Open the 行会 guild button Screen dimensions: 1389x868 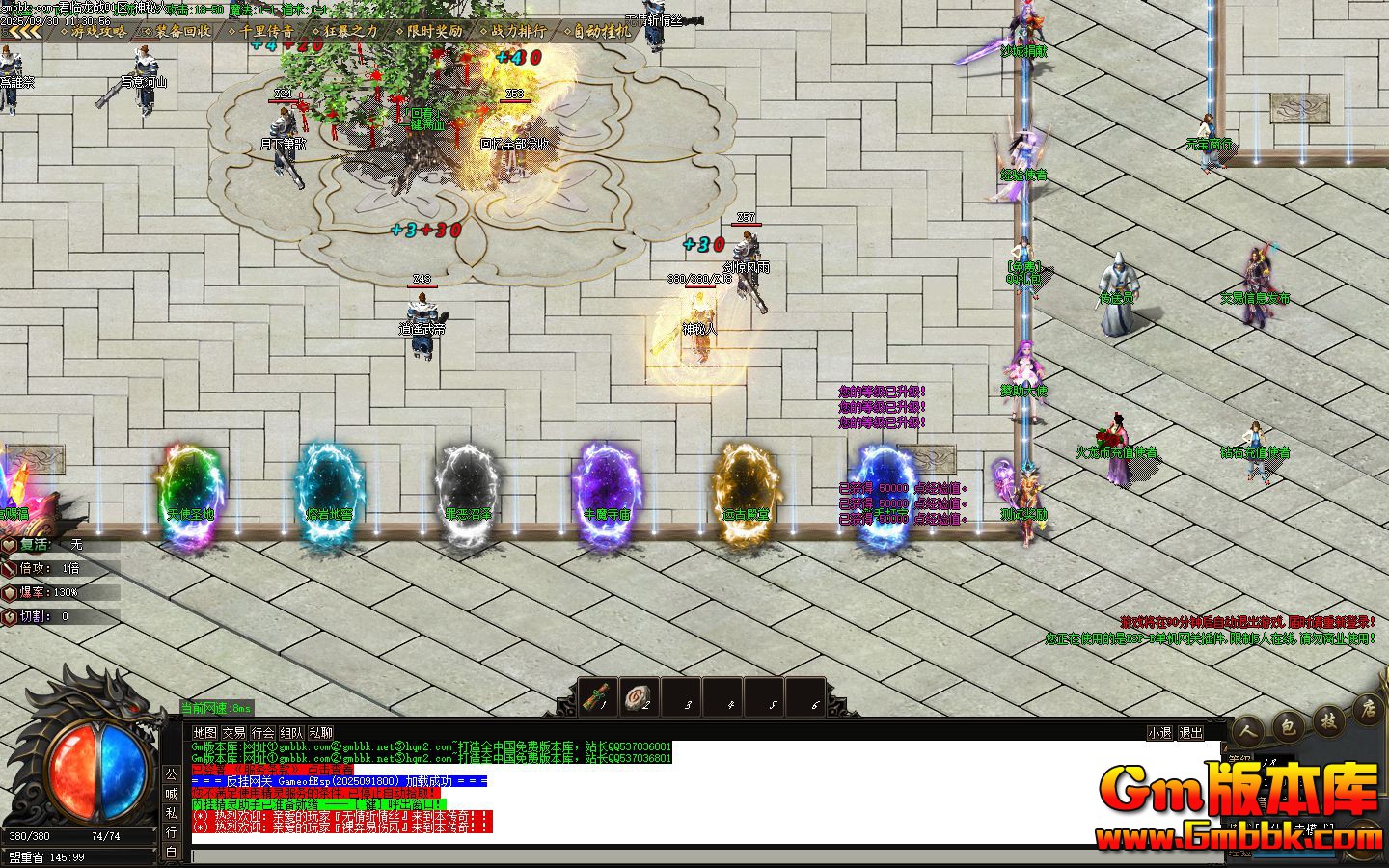point(262,733)
